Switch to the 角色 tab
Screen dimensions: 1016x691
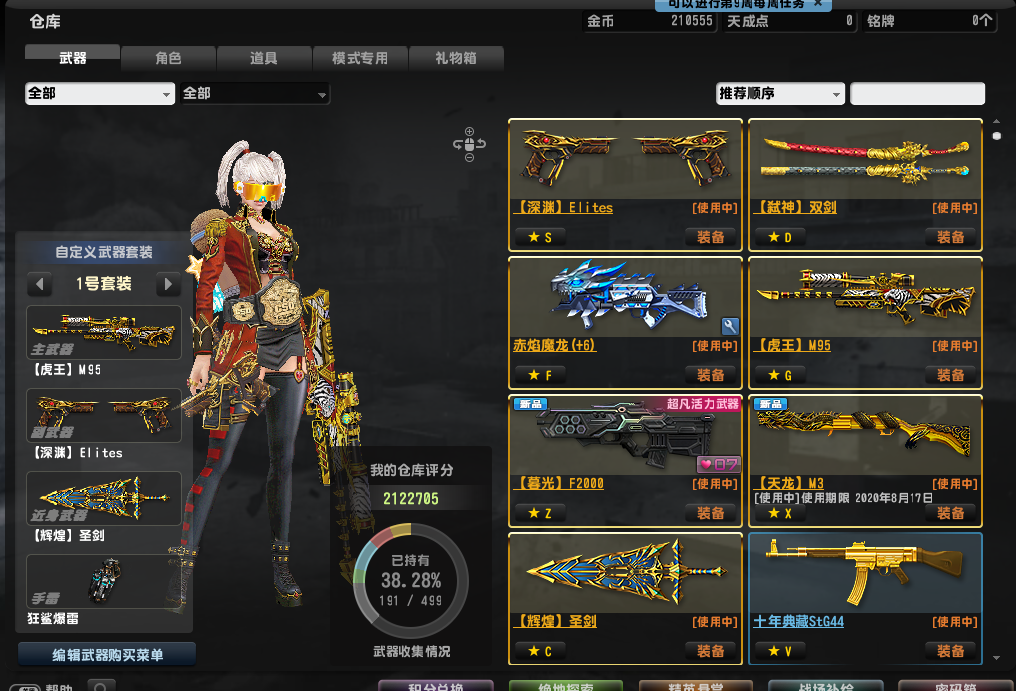click(x=168, y=59)
